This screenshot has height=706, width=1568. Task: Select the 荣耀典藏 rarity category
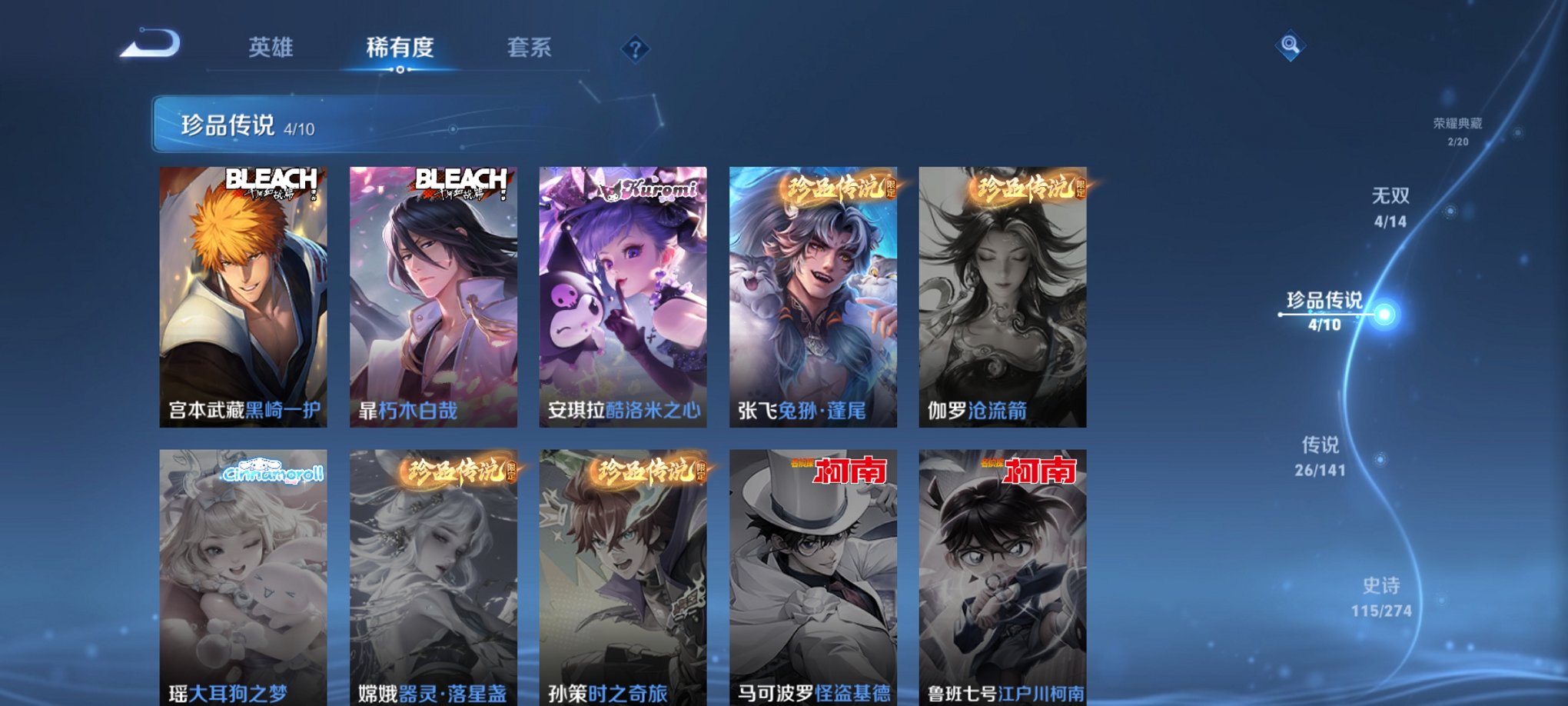(x=1457, y=121)
